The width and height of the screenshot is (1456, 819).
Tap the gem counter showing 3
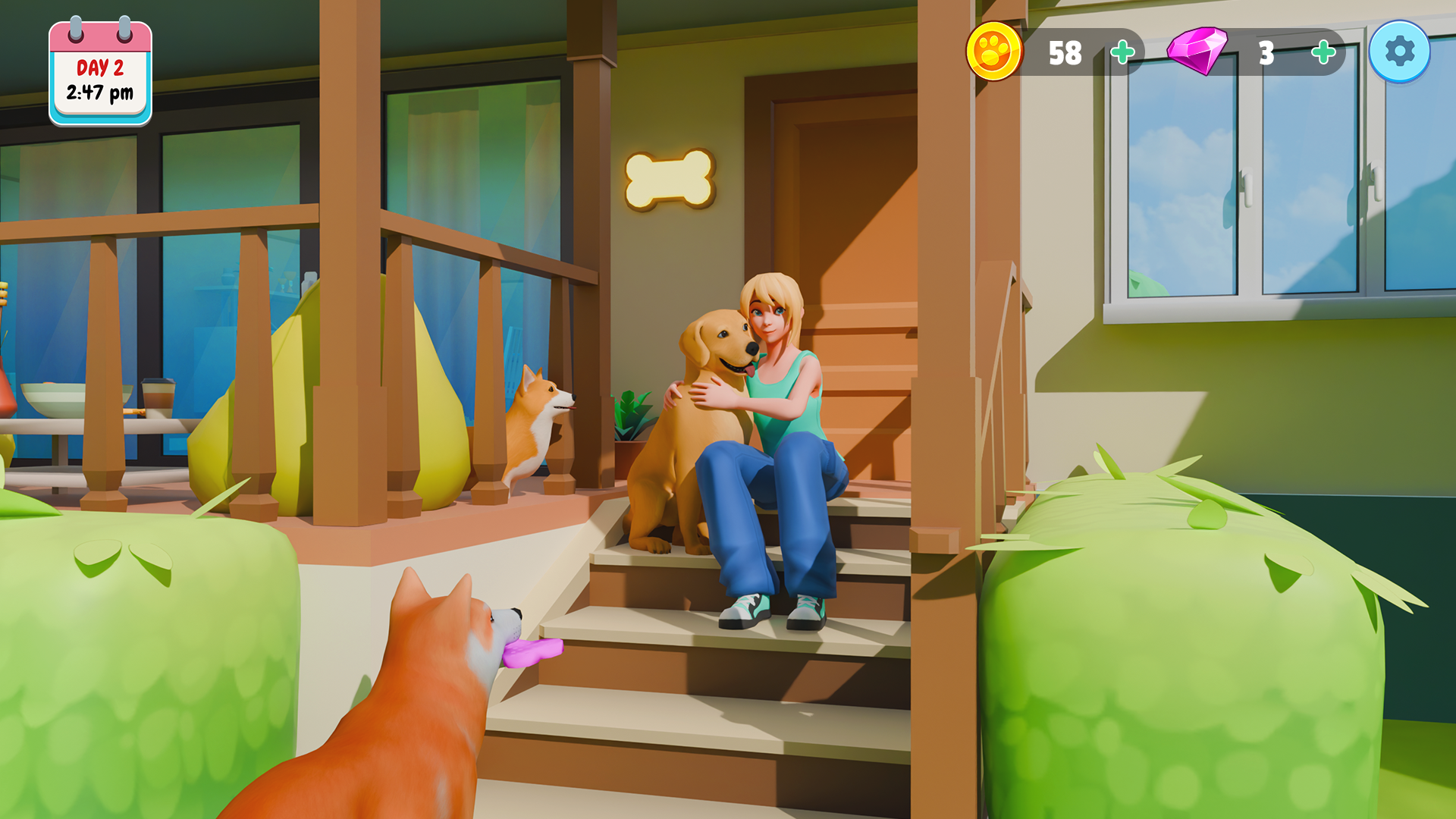point(1266,52)
